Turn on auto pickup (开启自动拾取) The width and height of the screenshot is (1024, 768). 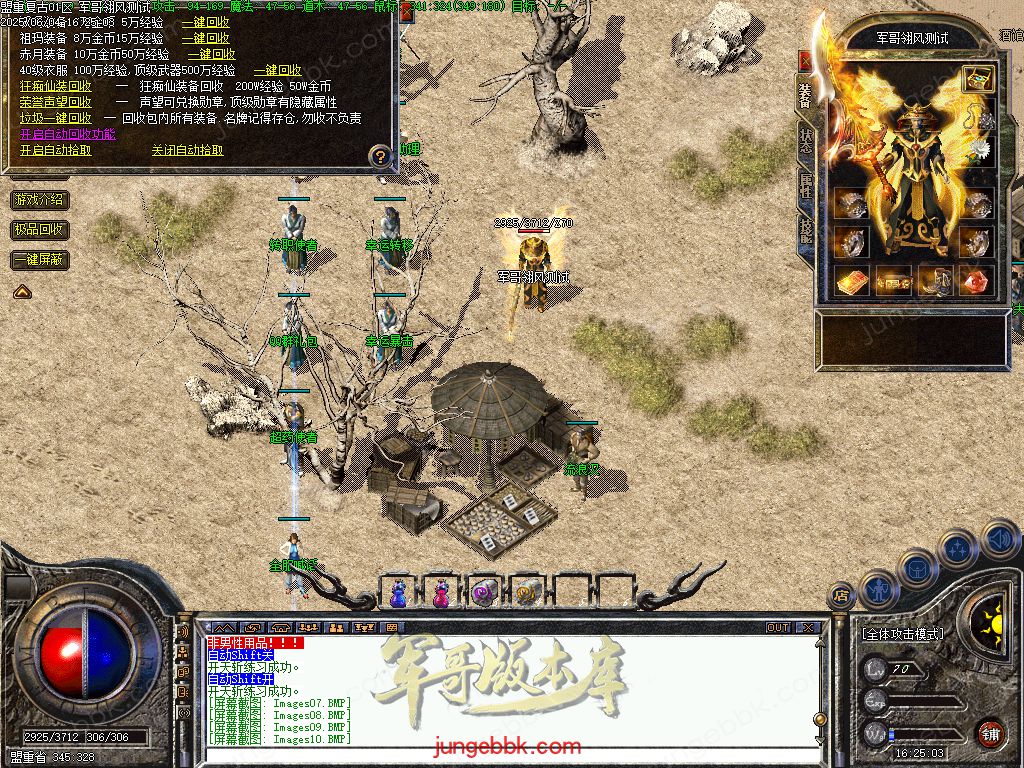pos(55,150)
